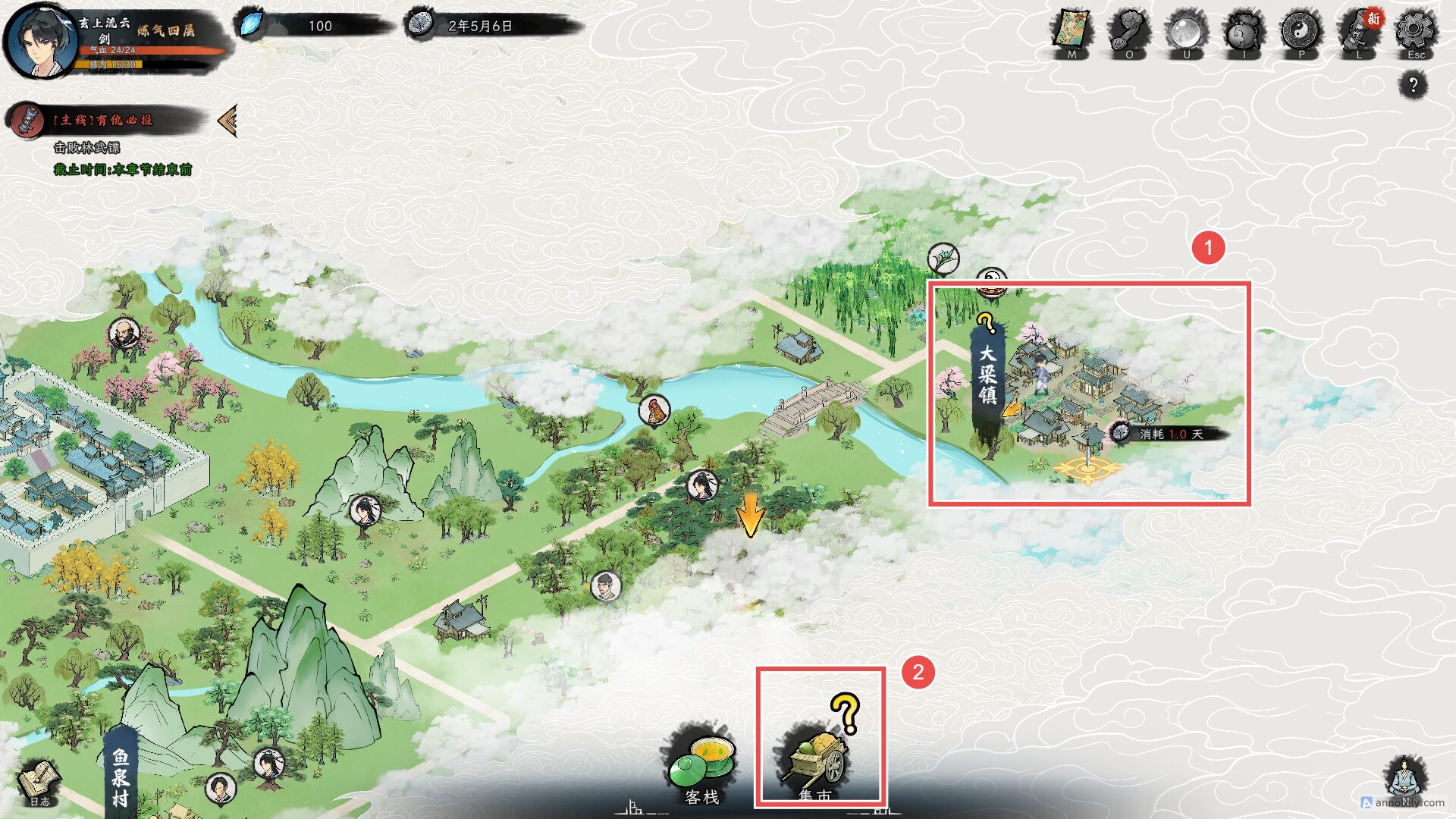The height and width of the screenshot is (819, 1456).
Task: Open settings with the gear icon
Action: (1415, 32)
